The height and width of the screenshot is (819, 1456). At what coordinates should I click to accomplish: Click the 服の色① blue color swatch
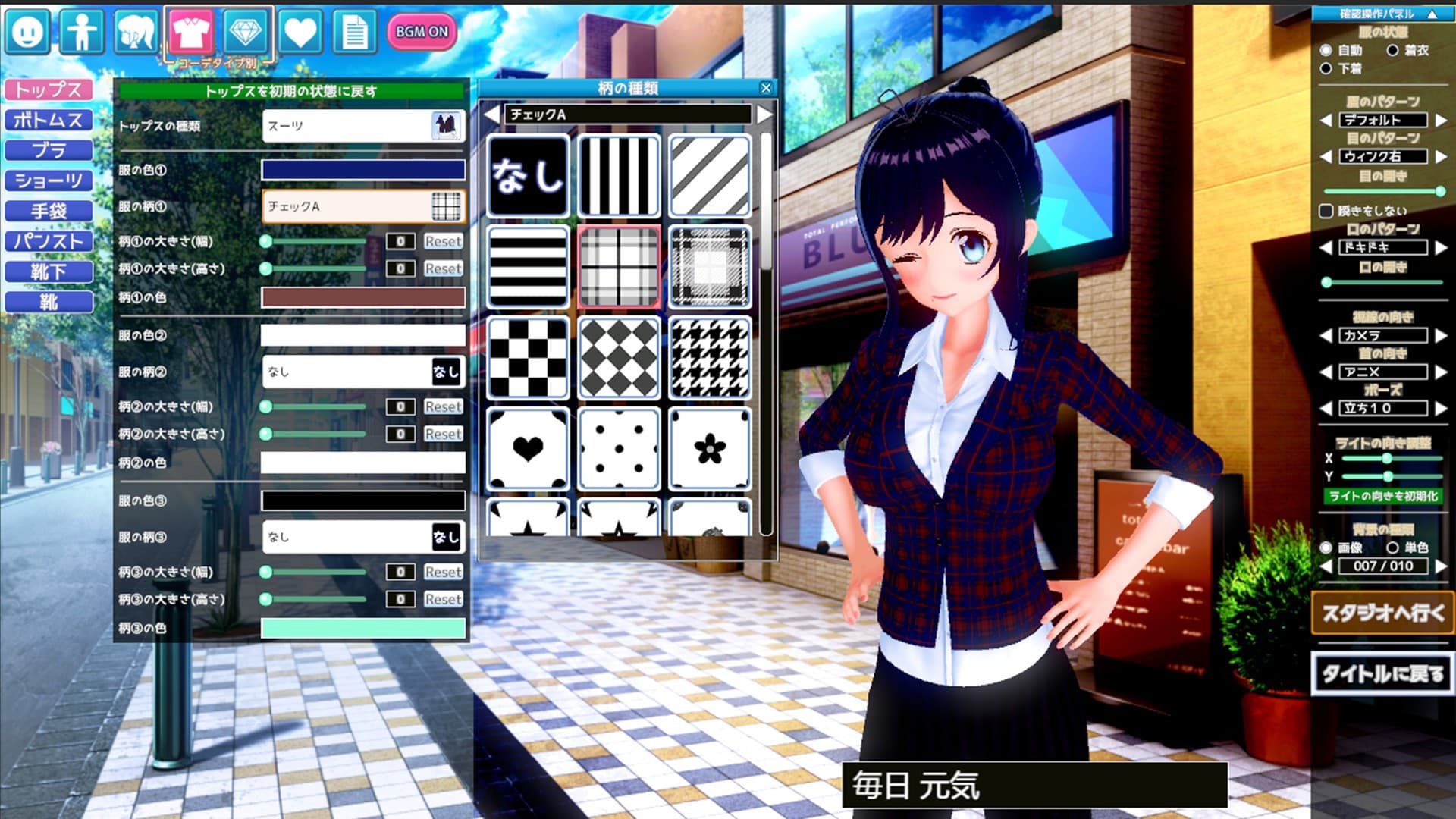coord(364,168)
